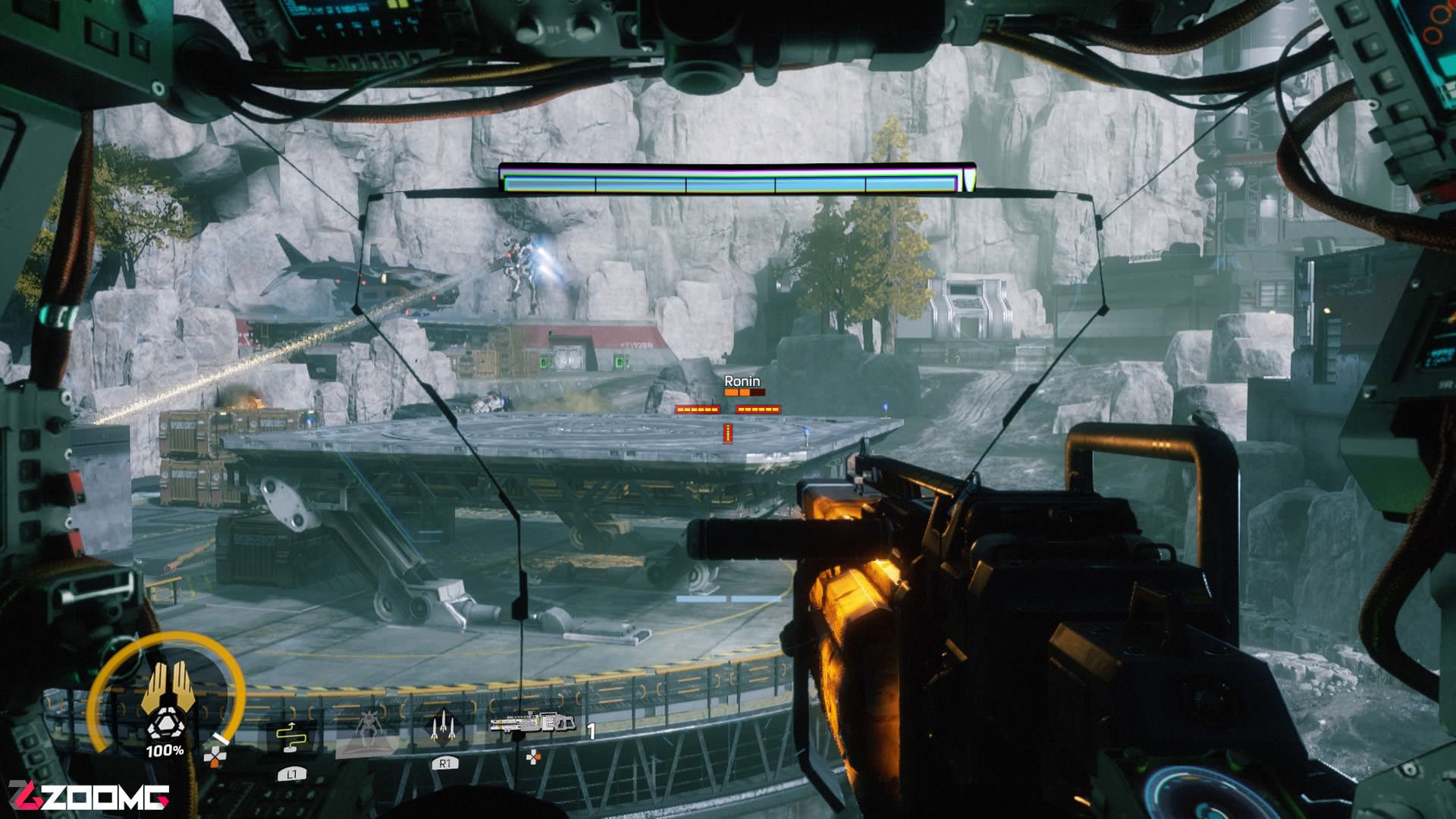1456x819 pixels.
Task: Fire the triple-rocket ordnance ability
Action: tap(444, 729)
